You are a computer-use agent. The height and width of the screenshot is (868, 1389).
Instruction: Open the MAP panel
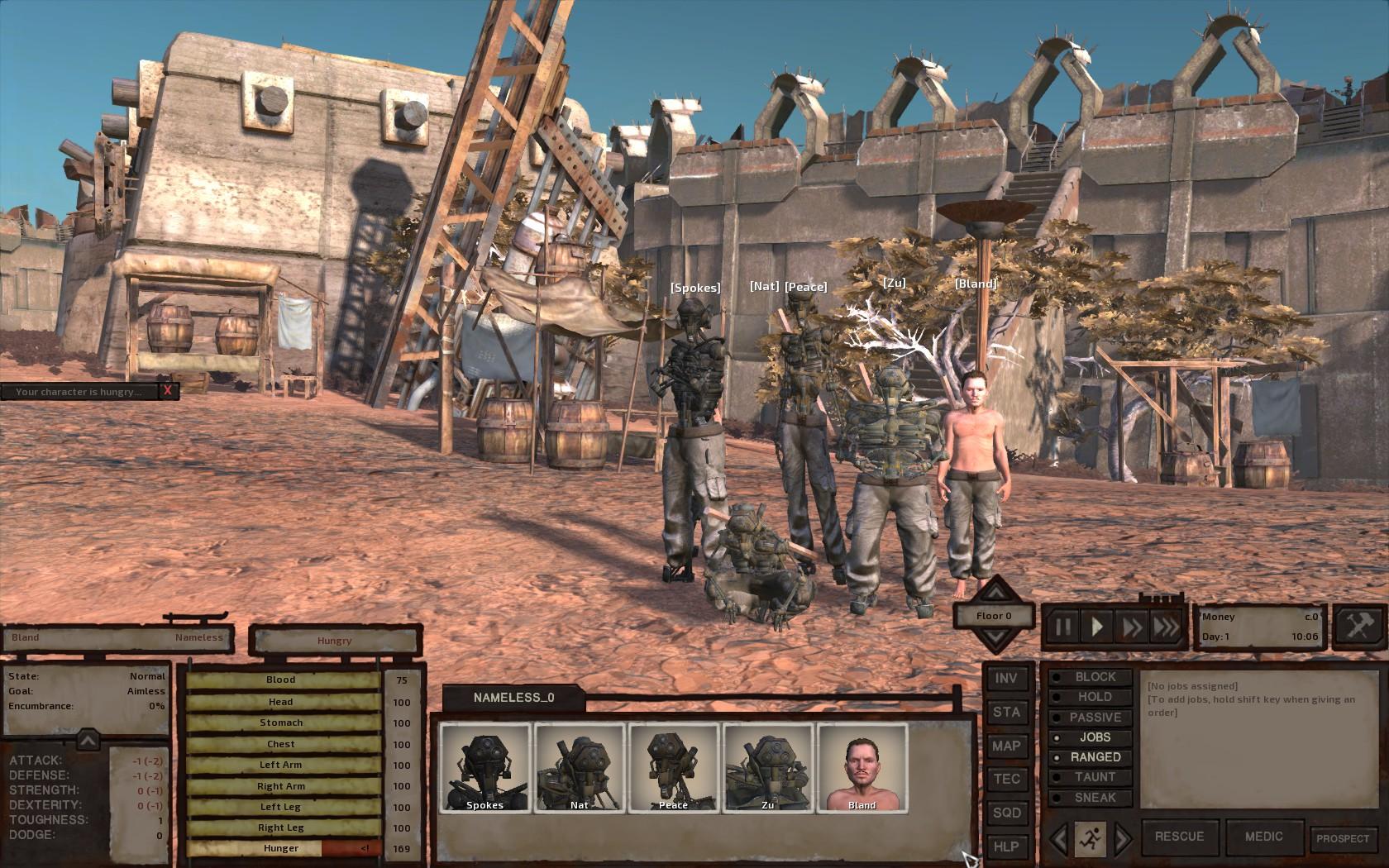coord(1007,746)
